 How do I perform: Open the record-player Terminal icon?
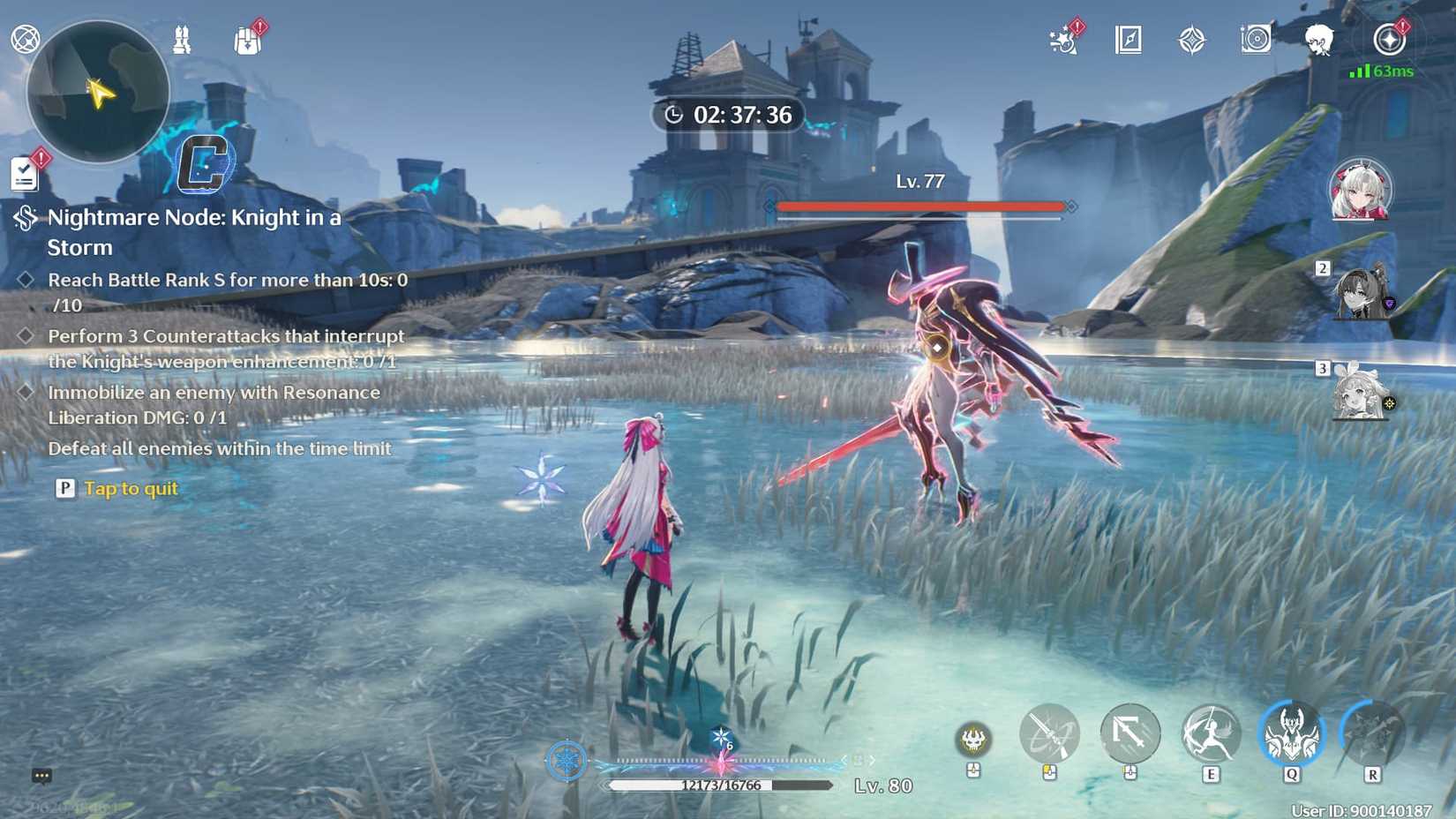(x=1255, y=39)
